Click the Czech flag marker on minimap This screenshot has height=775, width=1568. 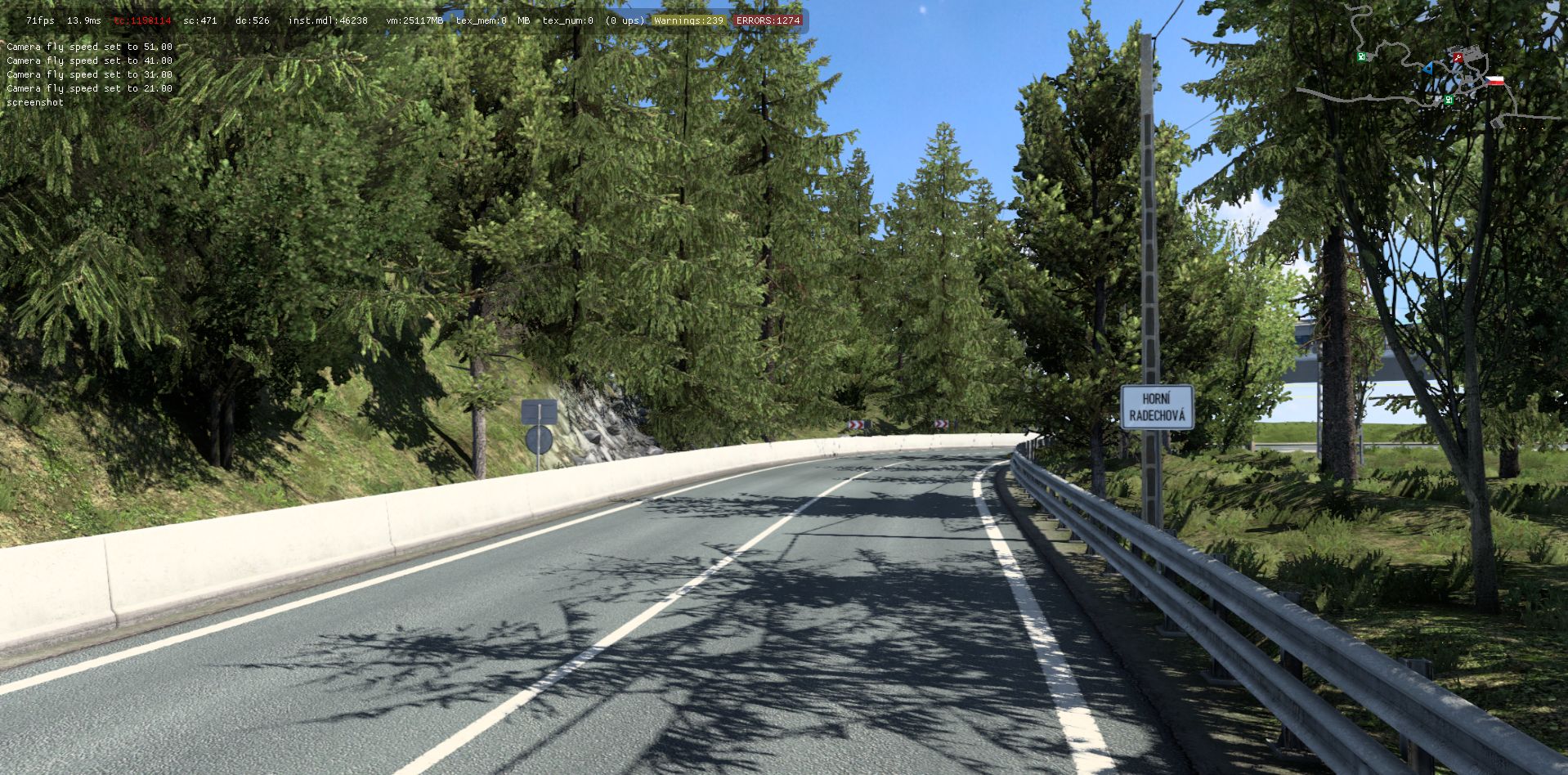(x=1495, y=81)
